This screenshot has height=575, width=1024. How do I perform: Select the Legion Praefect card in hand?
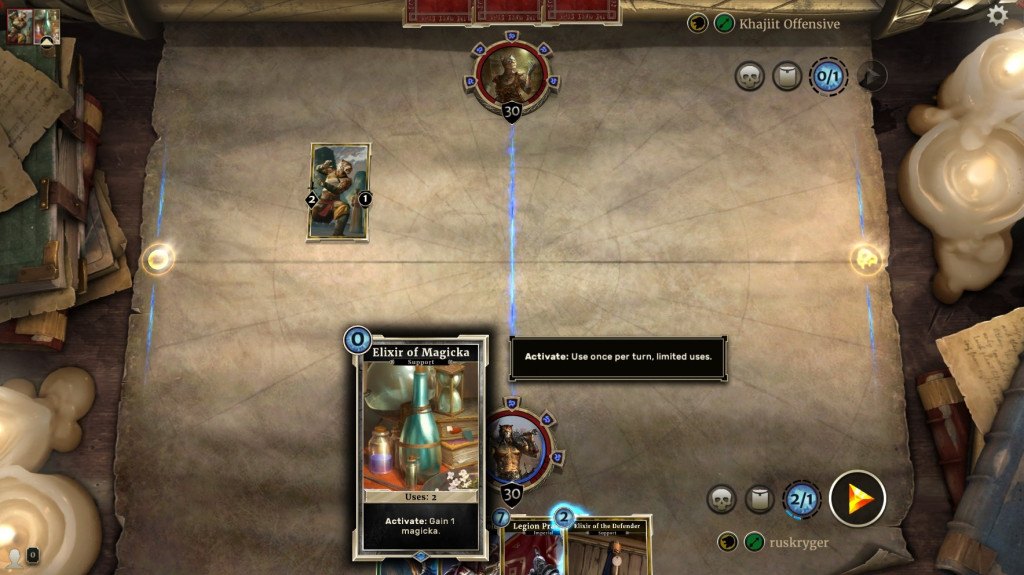tap(528, 545)
